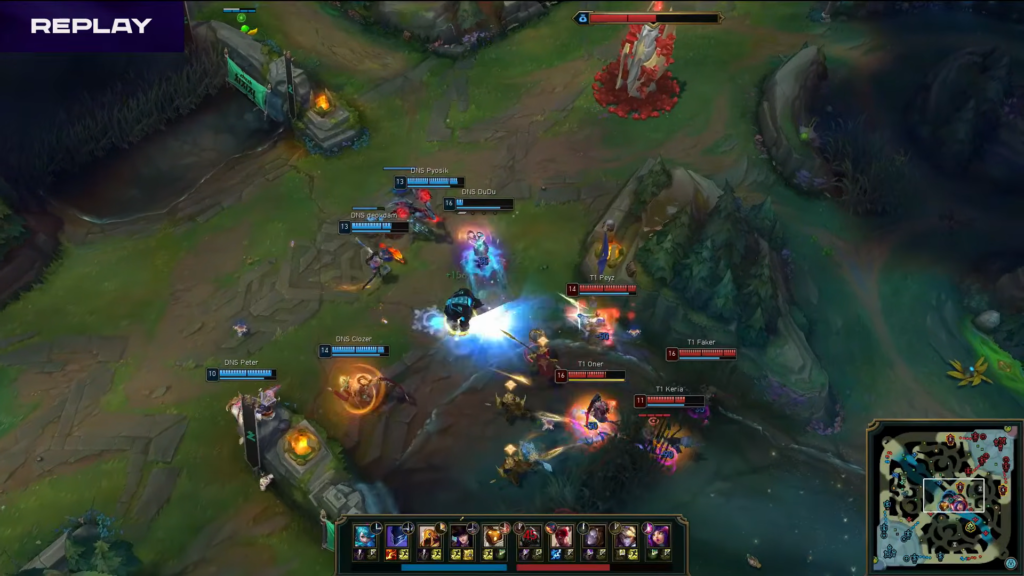The image size is (1024, 576).
Task: Select the teal-haired champion portrait
Action: [365, 537]
